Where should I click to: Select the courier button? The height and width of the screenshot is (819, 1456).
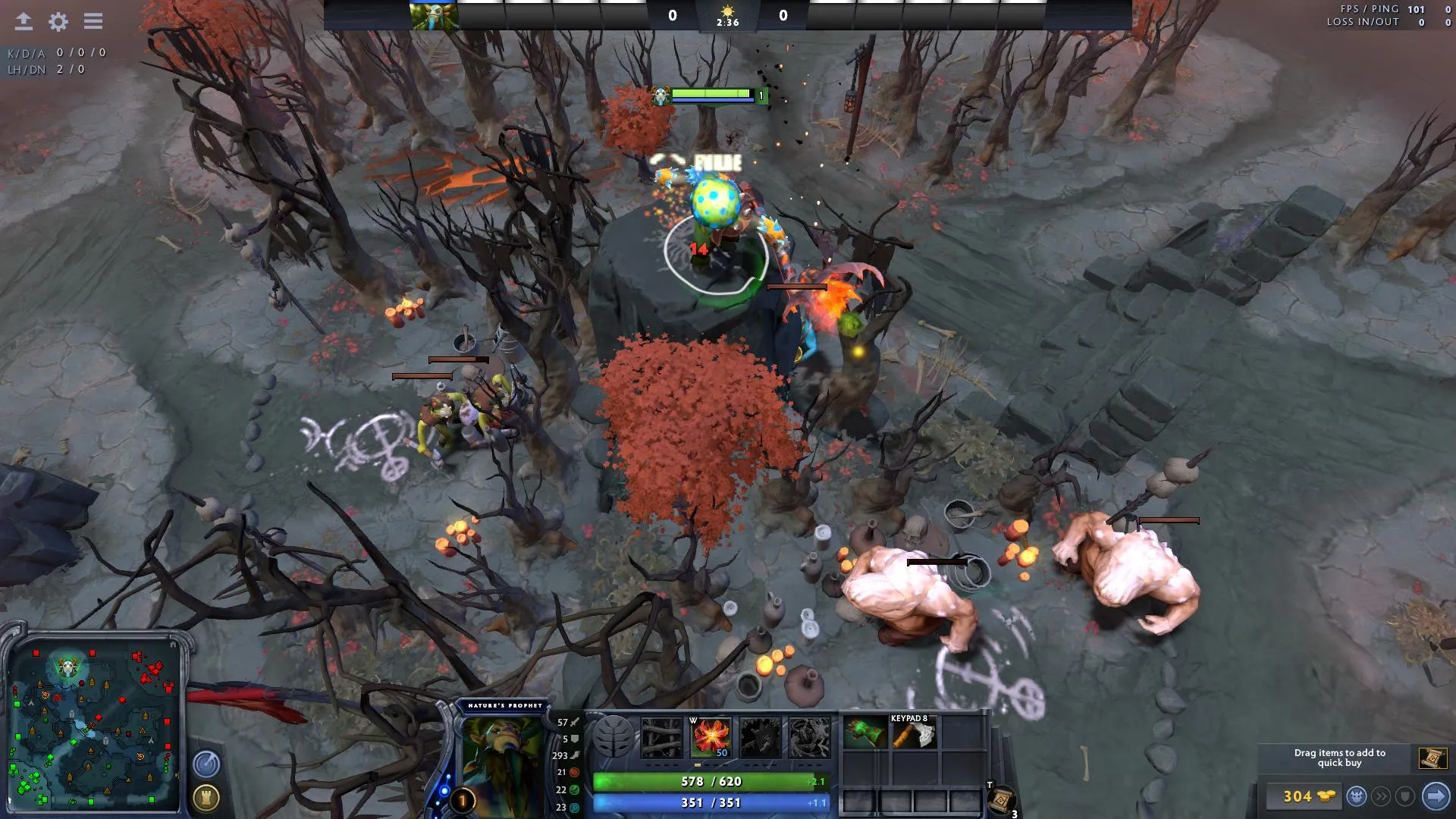[x=1357, y=796]
